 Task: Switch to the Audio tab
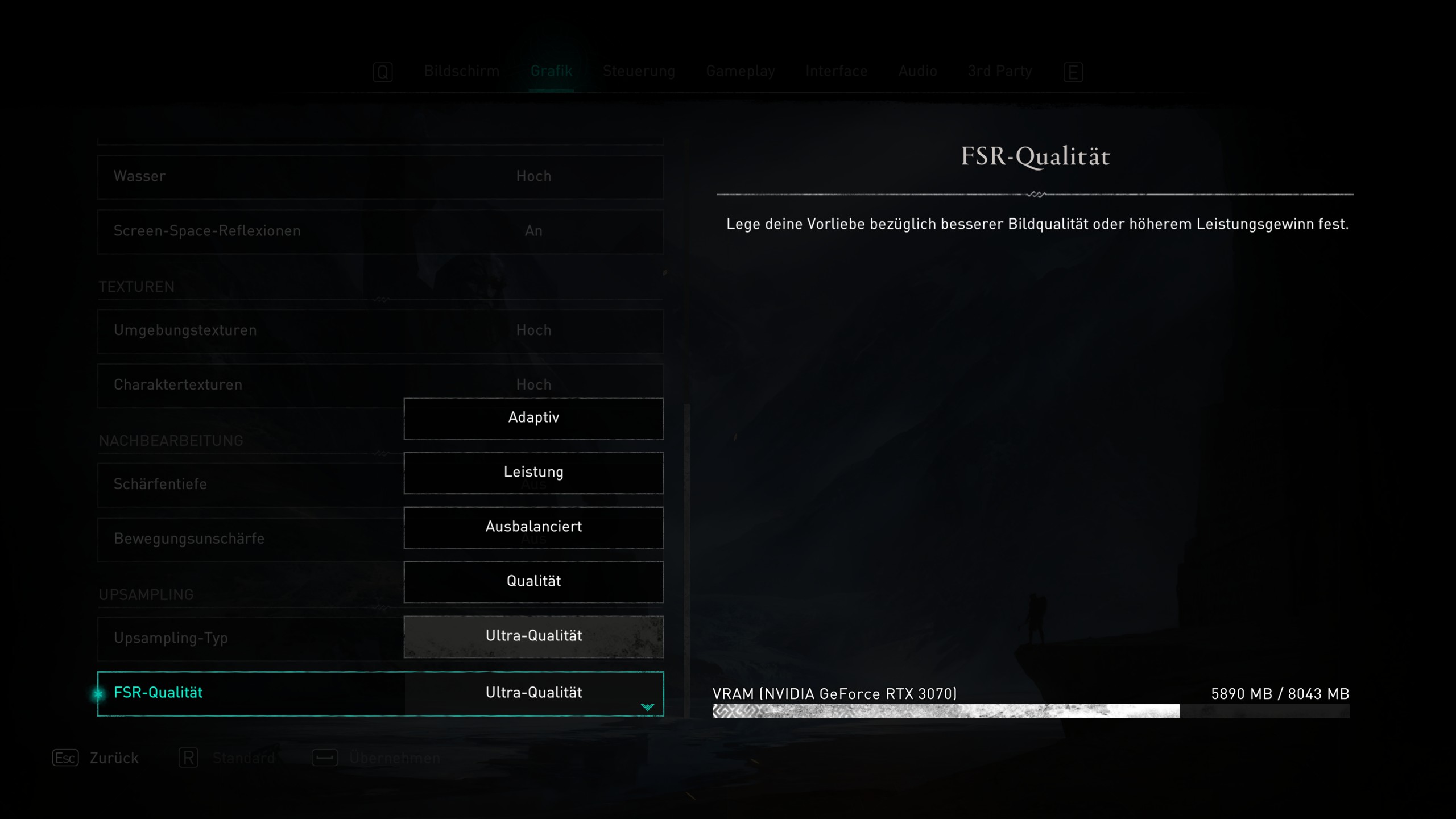tap(917, 72)
